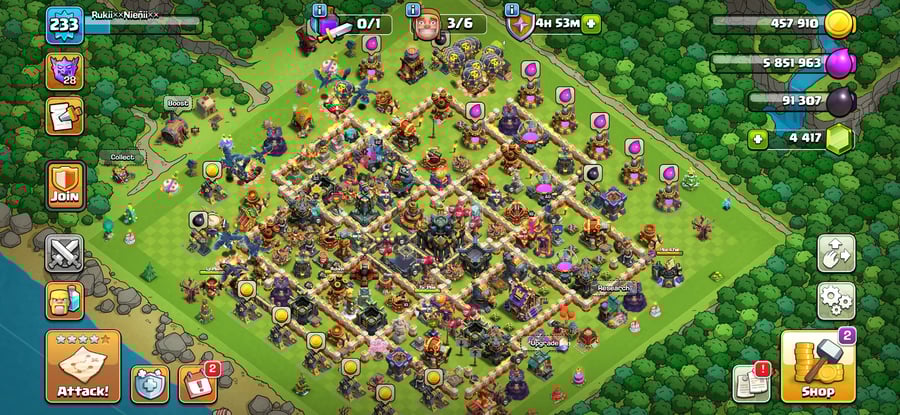Click the JOIN clan button
This screenshot has width=900, height=415.
tap(65, 187)
